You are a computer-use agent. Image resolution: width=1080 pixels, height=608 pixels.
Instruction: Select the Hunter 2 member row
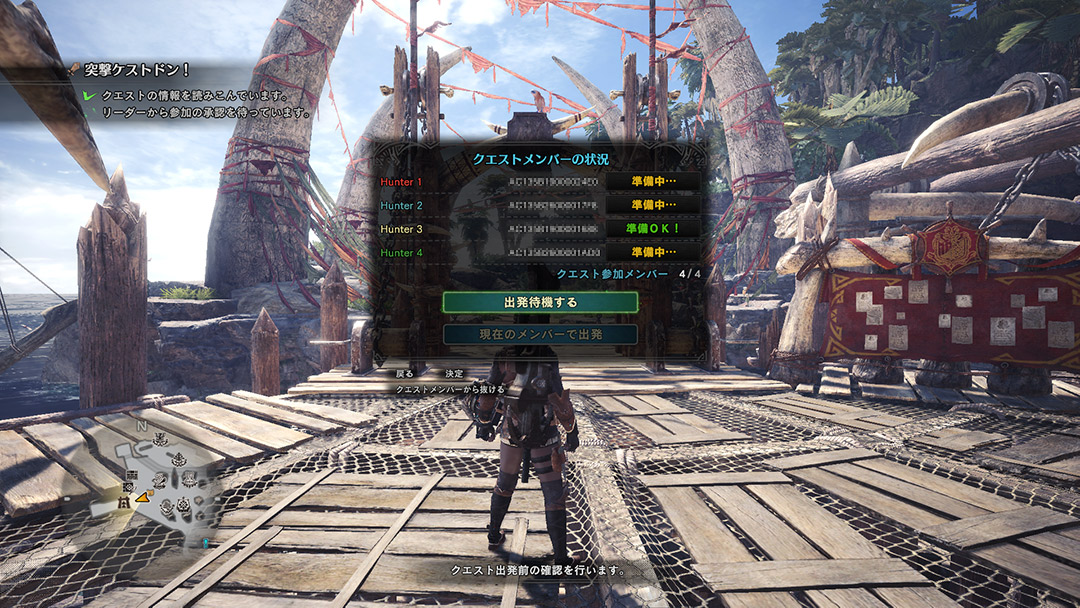tap(538, 205)
